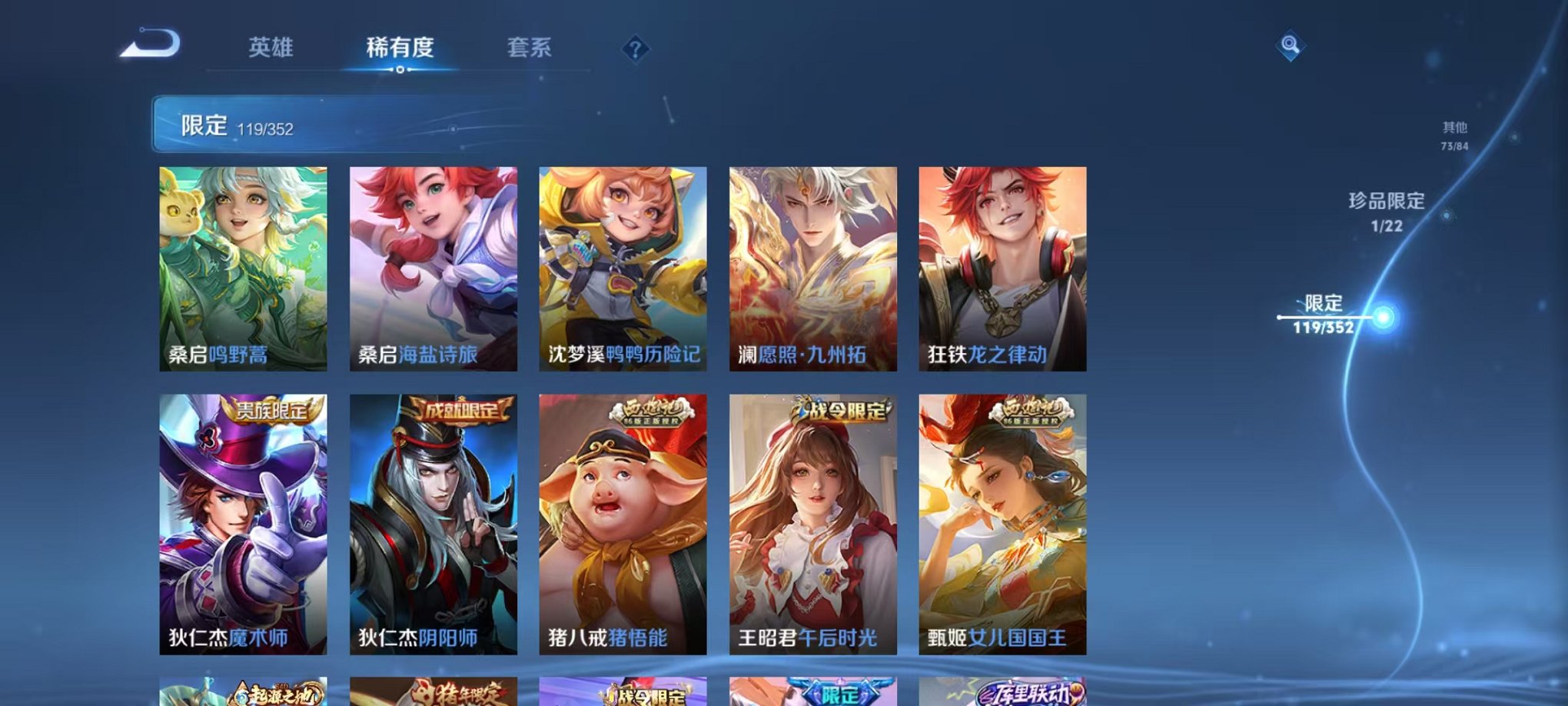This screenshot has height=706, width=1568.
Task: Select the 稀有度 tab
Action: [400, 48]
